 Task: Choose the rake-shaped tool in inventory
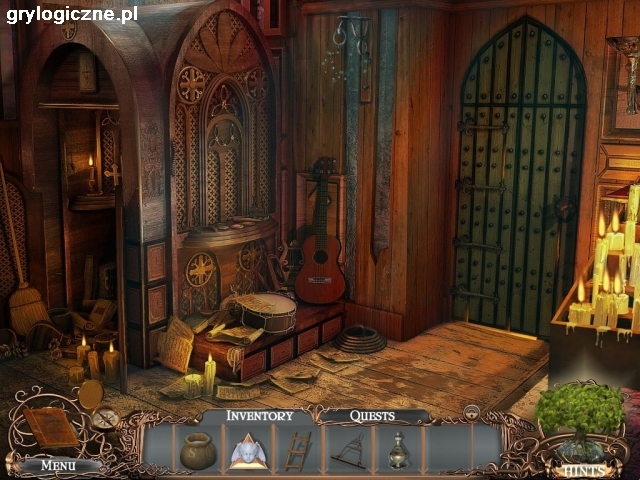[x=348, y=451]
